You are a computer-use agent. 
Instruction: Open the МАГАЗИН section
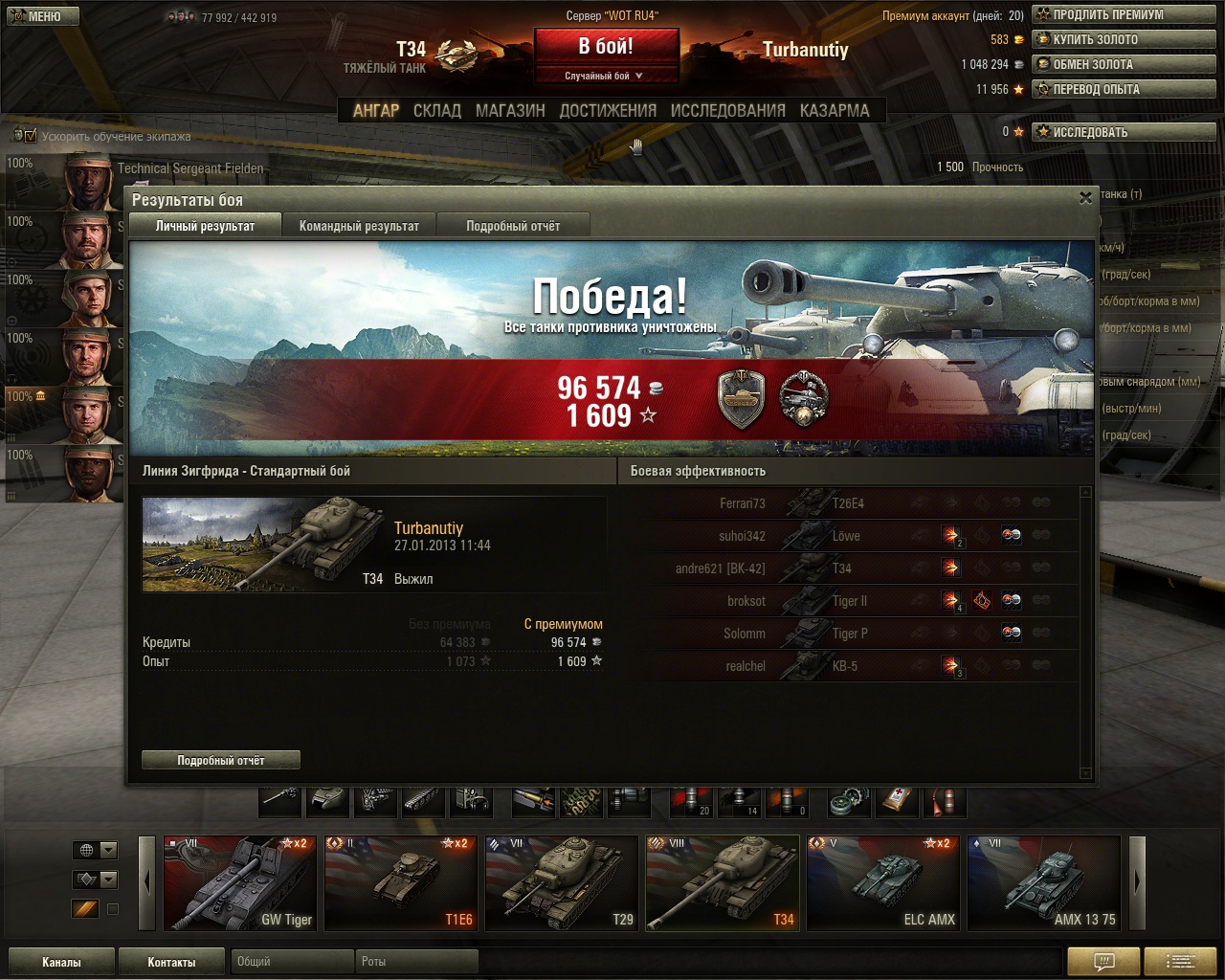coord(510,111)
